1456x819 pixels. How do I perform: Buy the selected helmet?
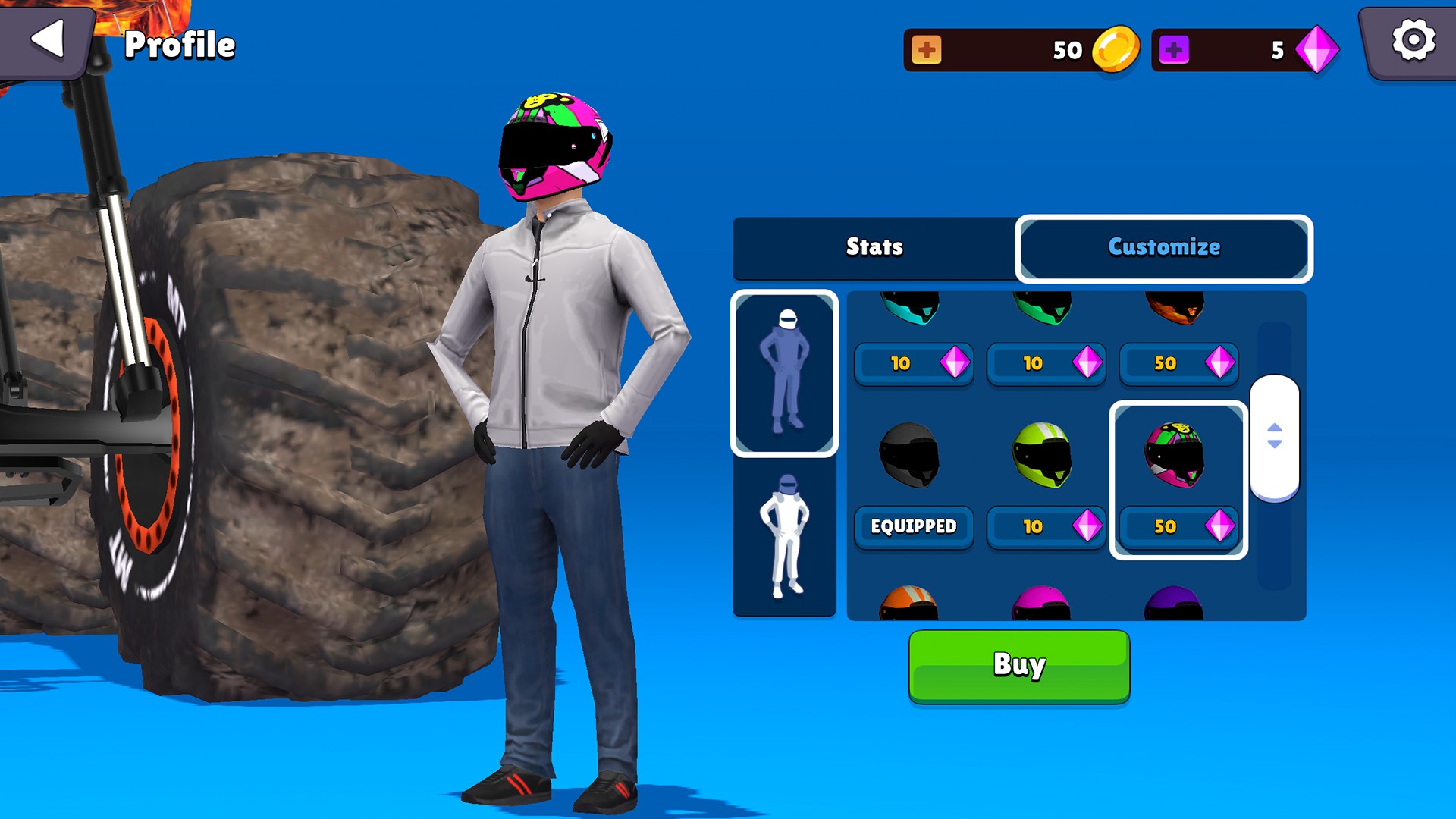[x=1018, y=666]
